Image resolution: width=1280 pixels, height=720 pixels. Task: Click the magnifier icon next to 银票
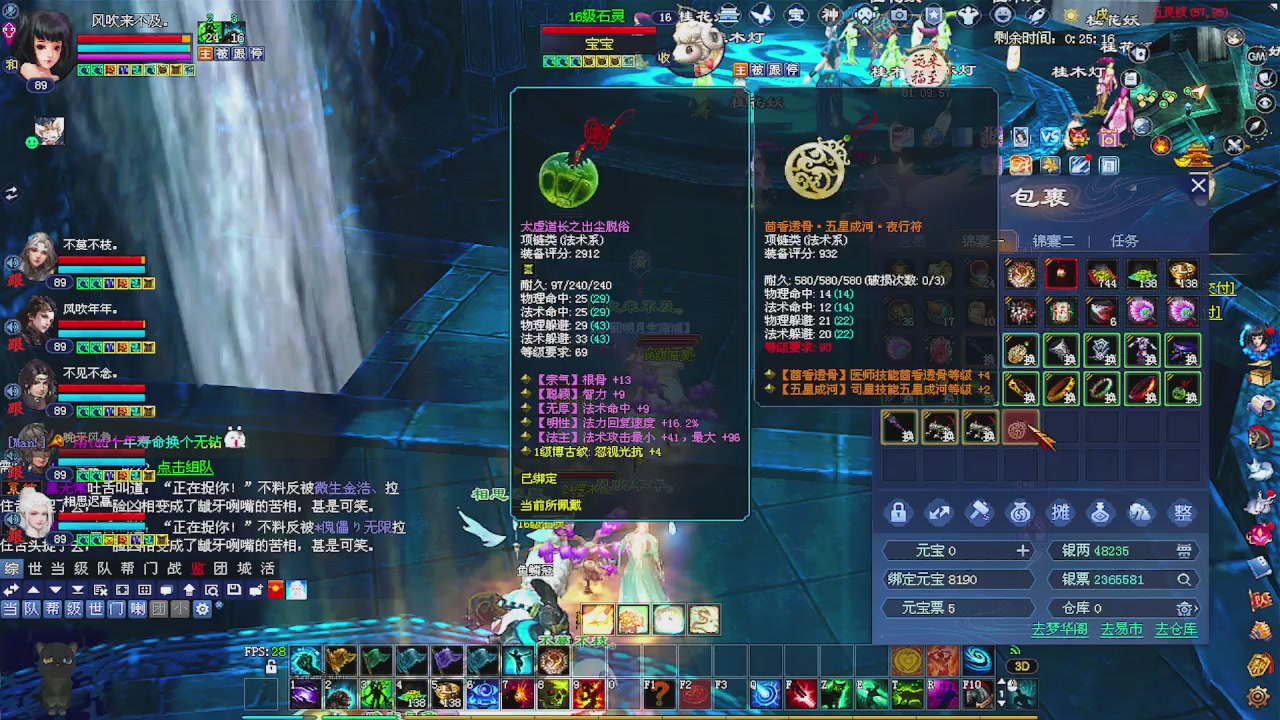[1184, 579]
